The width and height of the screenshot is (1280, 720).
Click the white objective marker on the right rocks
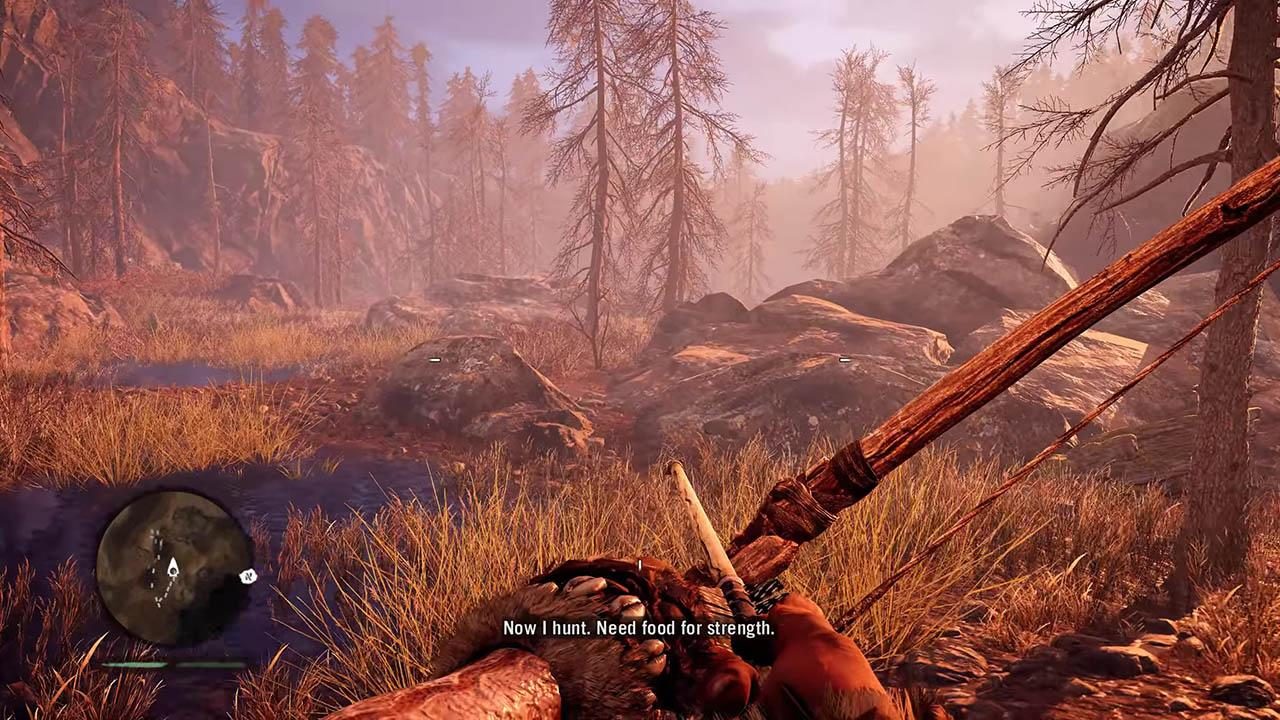click(845, 359)
